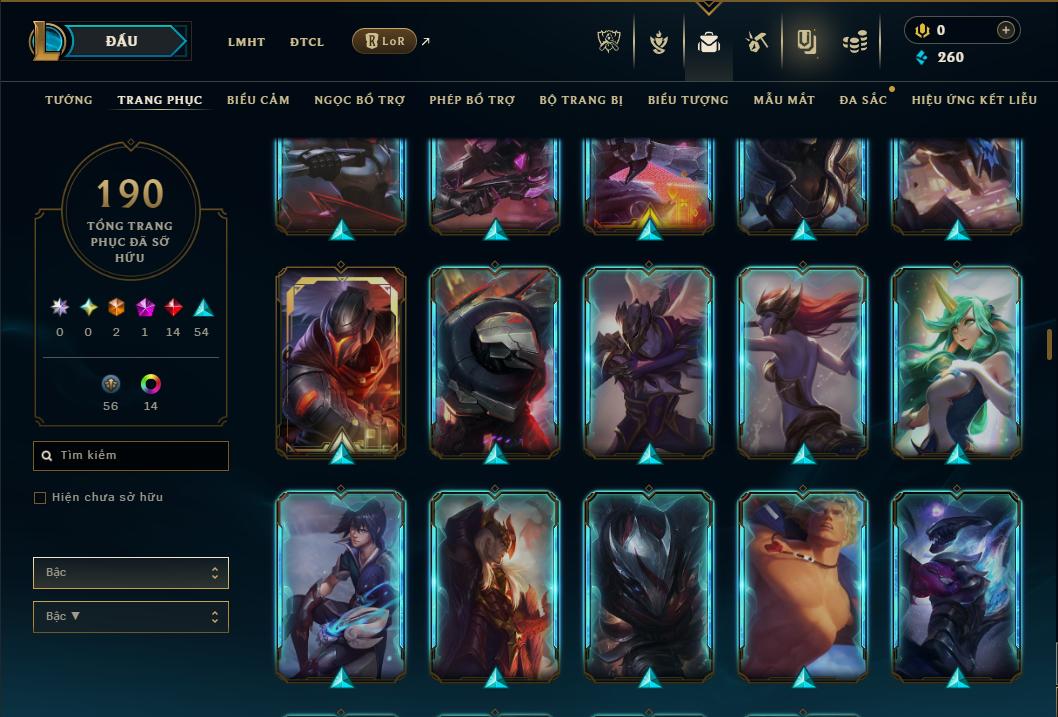This screenshot has height=717, width=1058.
Task: Open crafting with the hammer icon
Action: (756, 42)
